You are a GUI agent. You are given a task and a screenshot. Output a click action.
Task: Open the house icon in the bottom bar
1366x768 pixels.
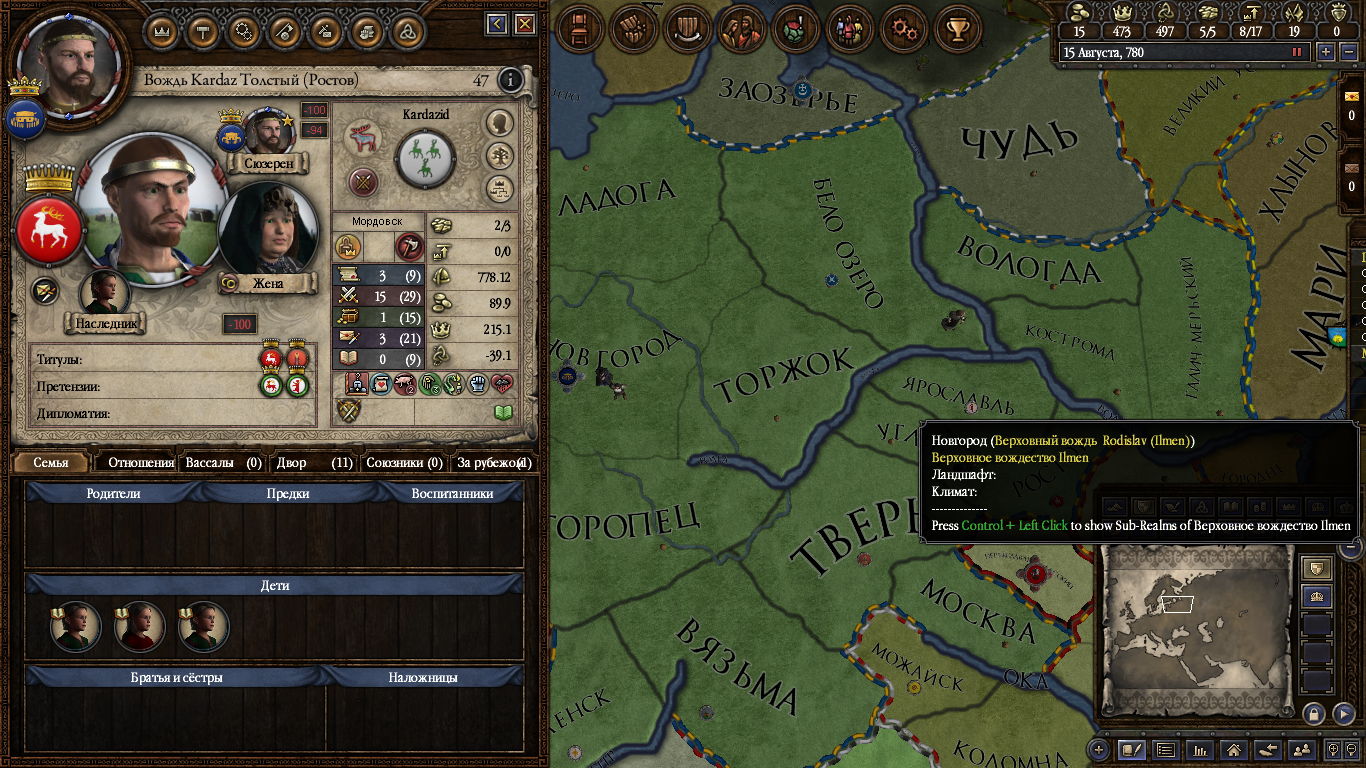tap(1234, 749)
